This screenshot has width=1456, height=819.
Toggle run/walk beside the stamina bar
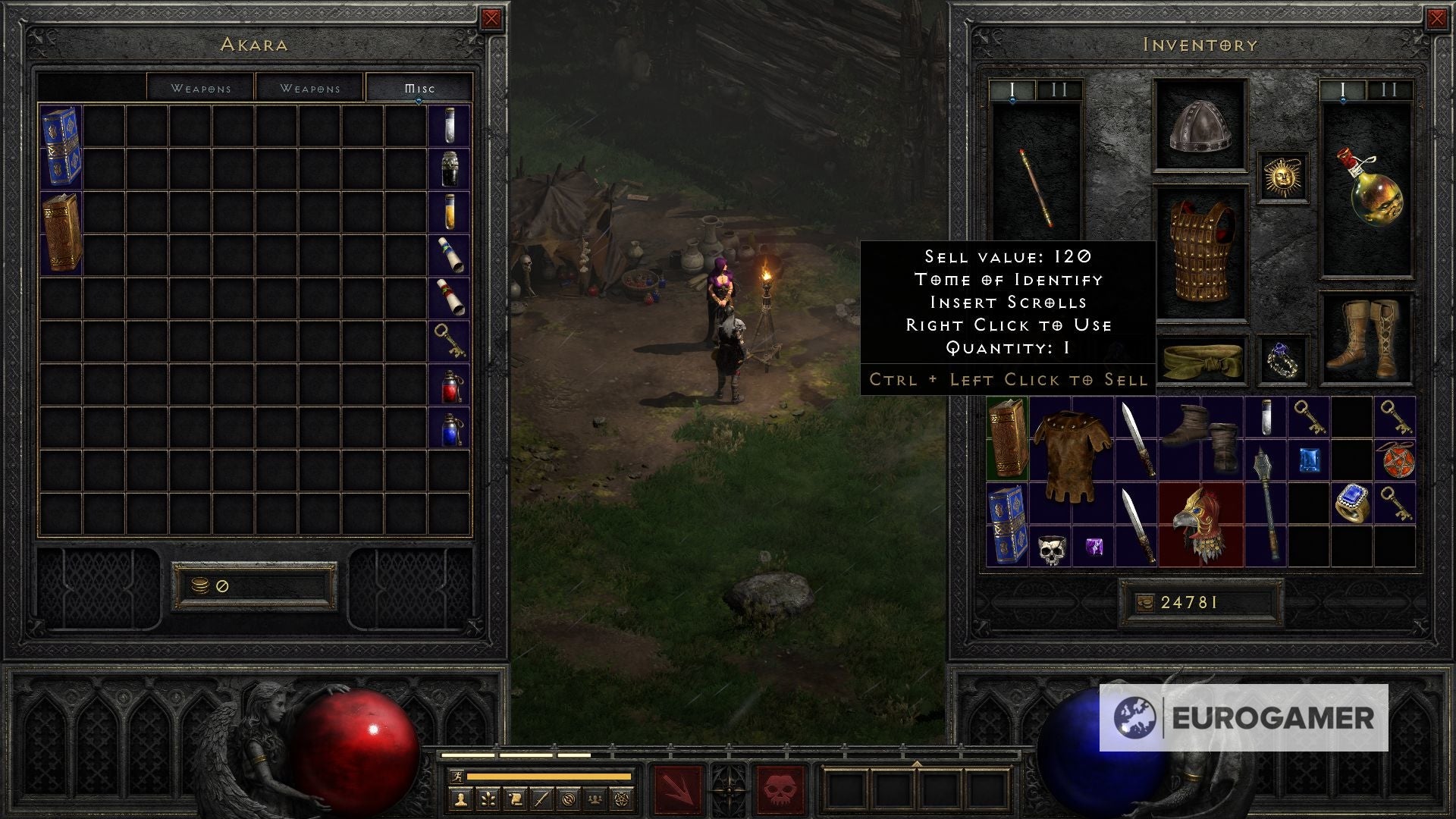click(x=457, y=777)
